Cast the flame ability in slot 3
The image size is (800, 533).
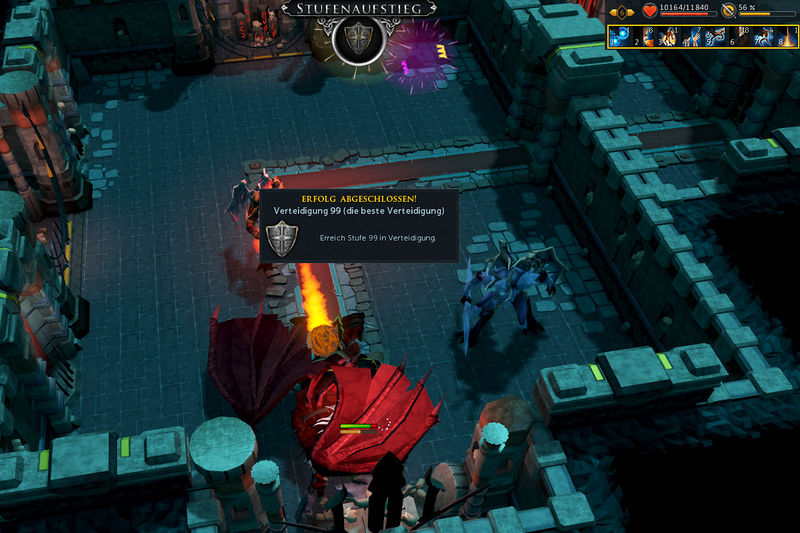[666, 37]
